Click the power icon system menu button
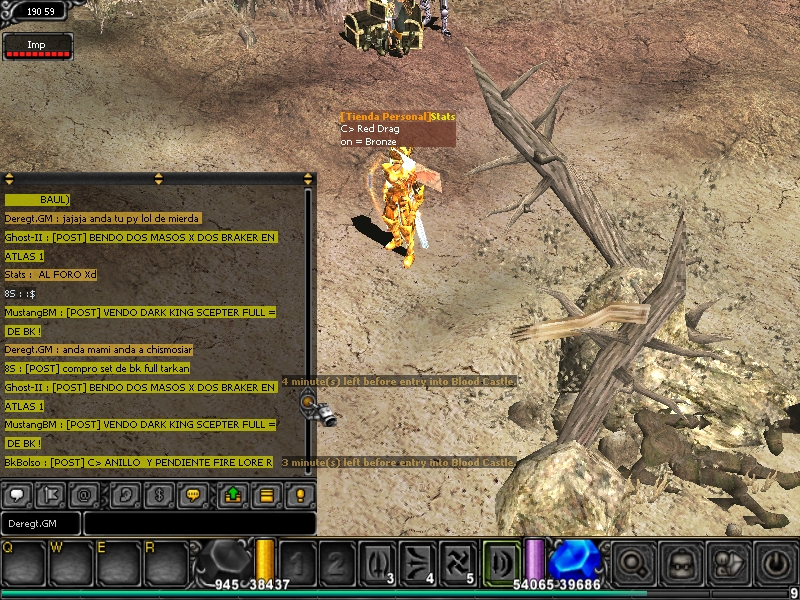 coord(776,563)
